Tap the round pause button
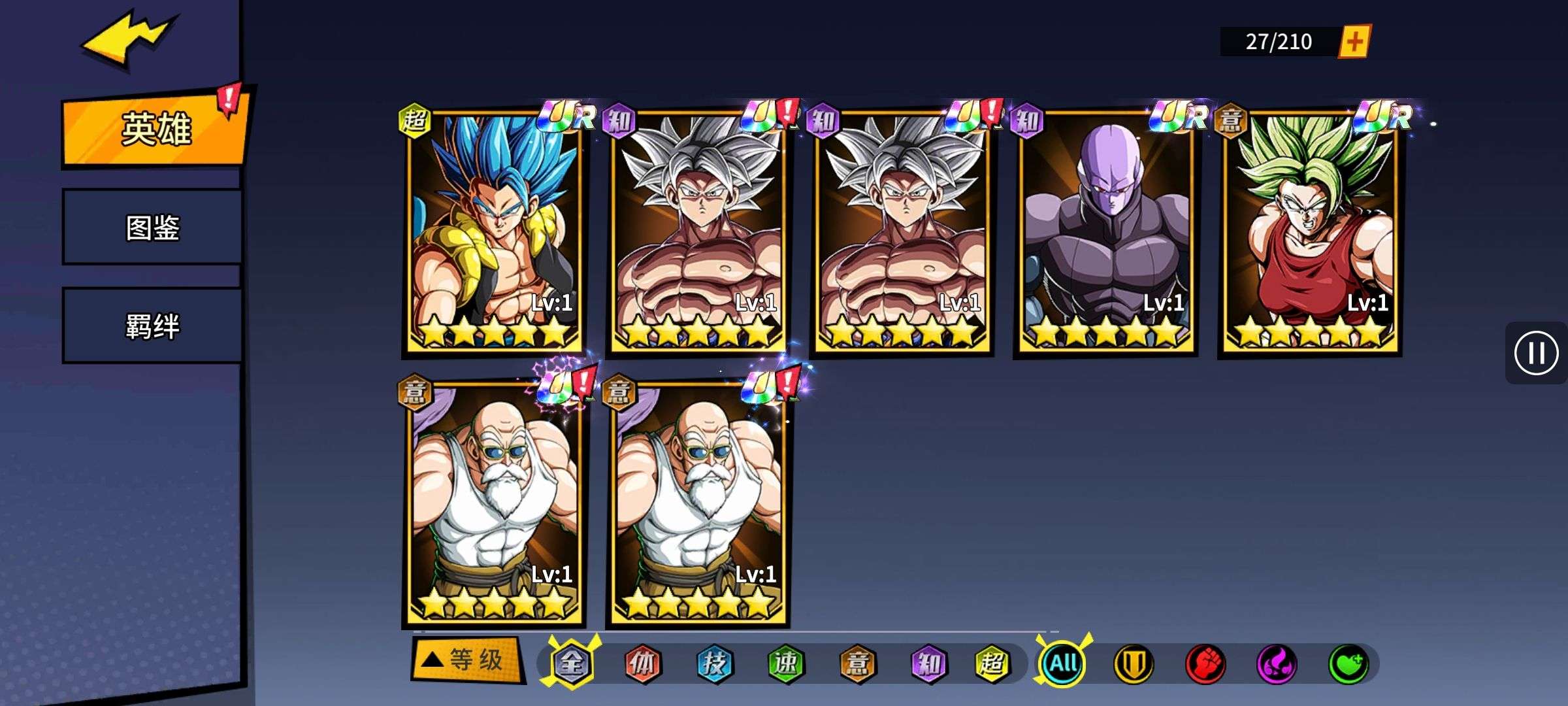 [1535, 353]
